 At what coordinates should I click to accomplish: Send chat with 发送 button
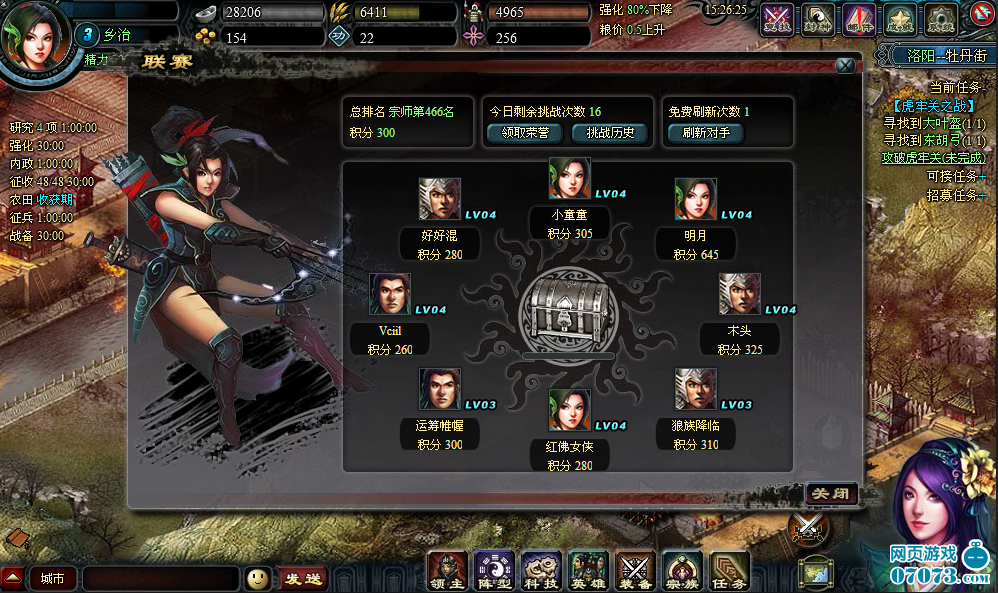[x=302, y=578]
